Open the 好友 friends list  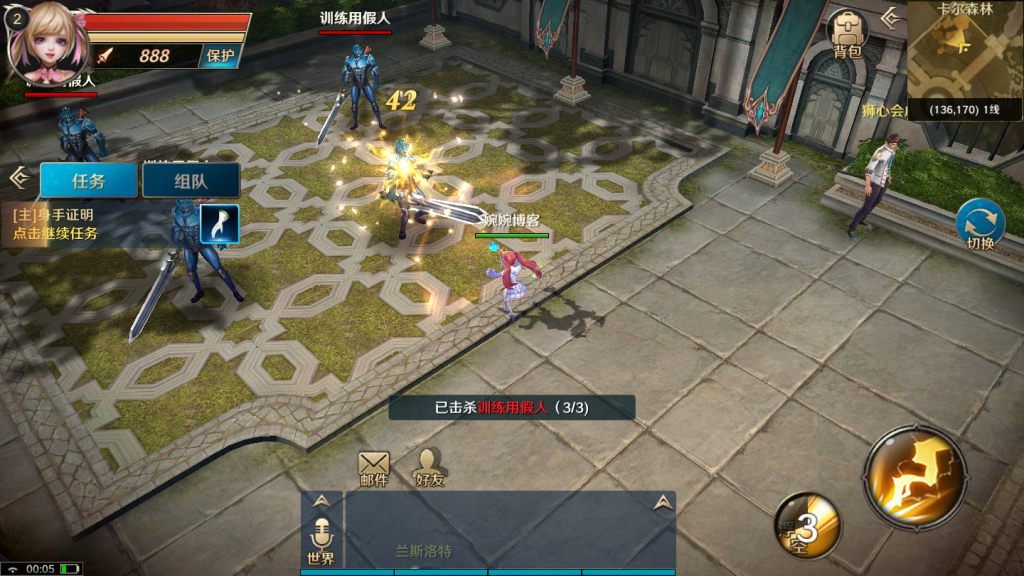pos(430,467)
